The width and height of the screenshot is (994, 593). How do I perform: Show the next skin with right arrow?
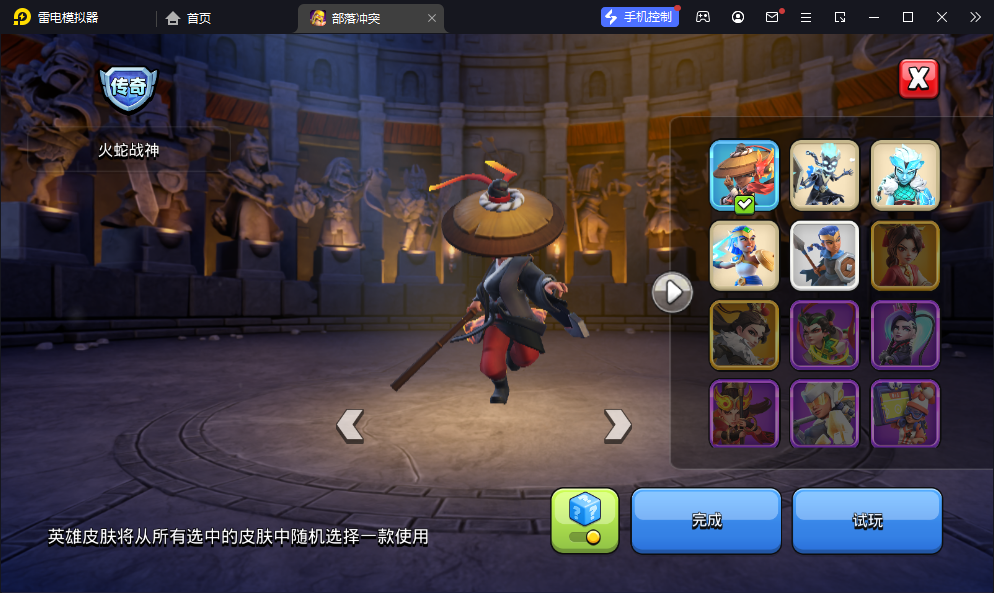pyautogui.click(x=617, y=425)
